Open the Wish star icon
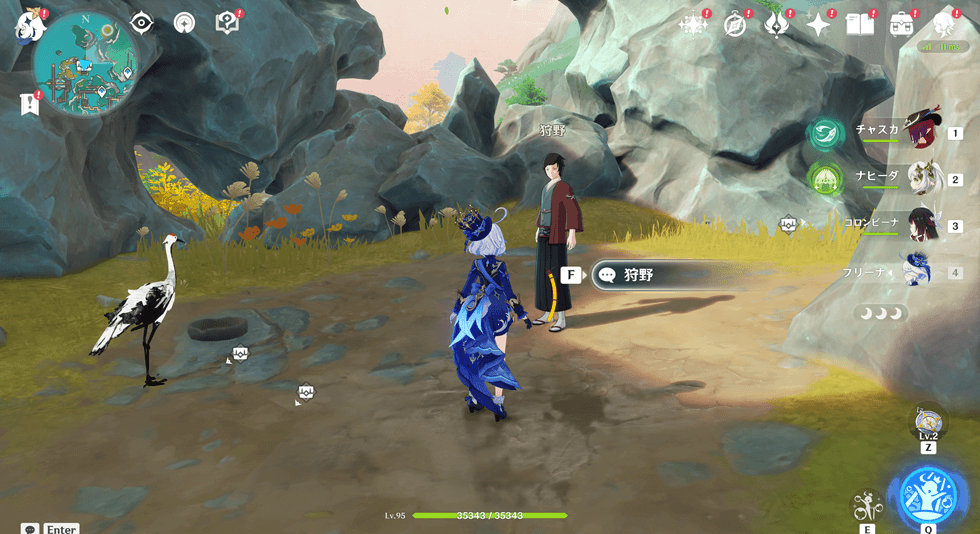This screenshot has height=534, width=980. point(819,25)
